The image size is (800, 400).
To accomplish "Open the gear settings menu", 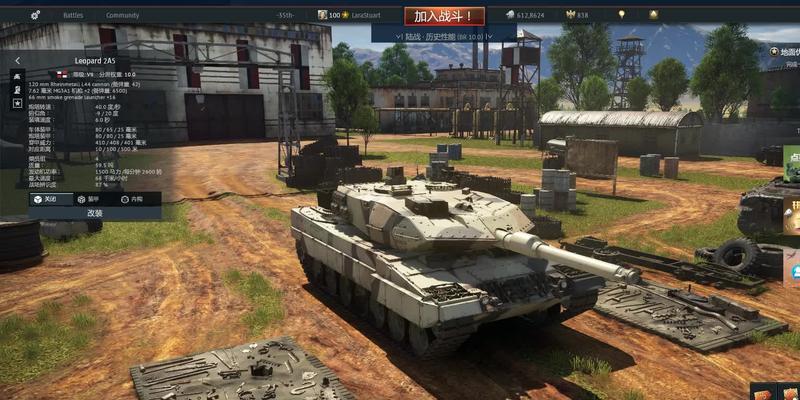I will pyautogui.click(x=36, y=16).
